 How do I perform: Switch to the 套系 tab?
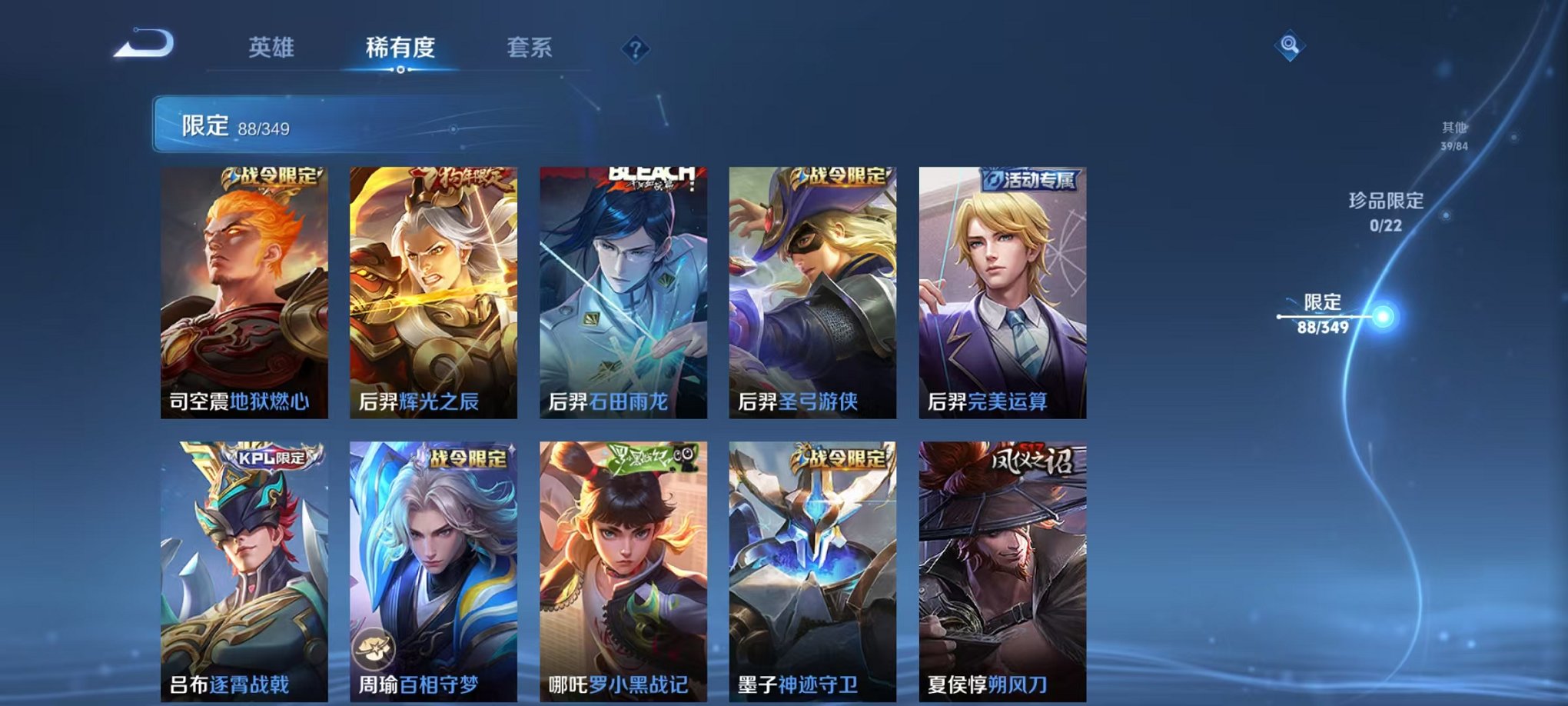coord(537,48)
